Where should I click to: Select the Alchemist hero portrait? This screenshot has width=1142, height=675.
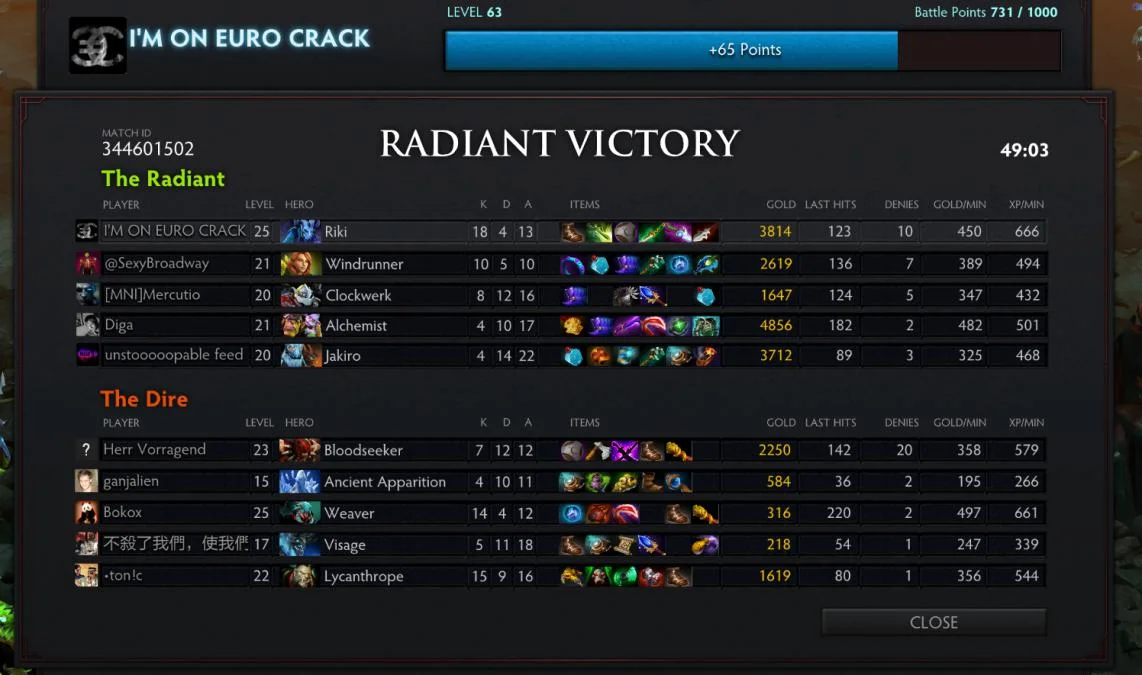coord(300,326)
